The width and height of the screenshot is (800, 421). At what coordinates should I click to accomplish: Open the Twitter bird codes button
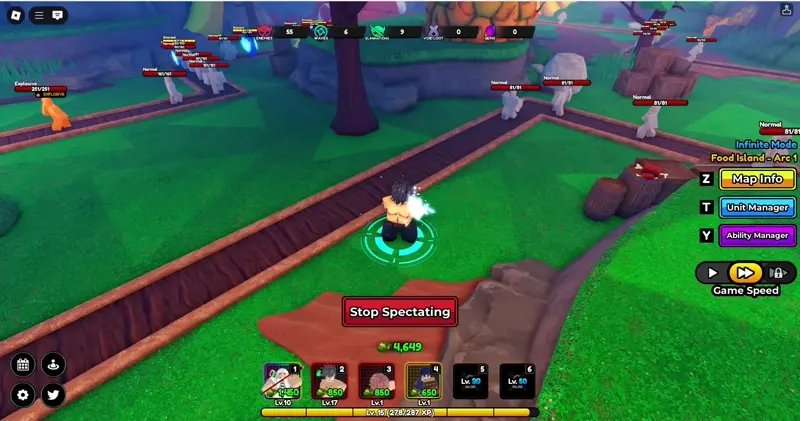[53, 395]
